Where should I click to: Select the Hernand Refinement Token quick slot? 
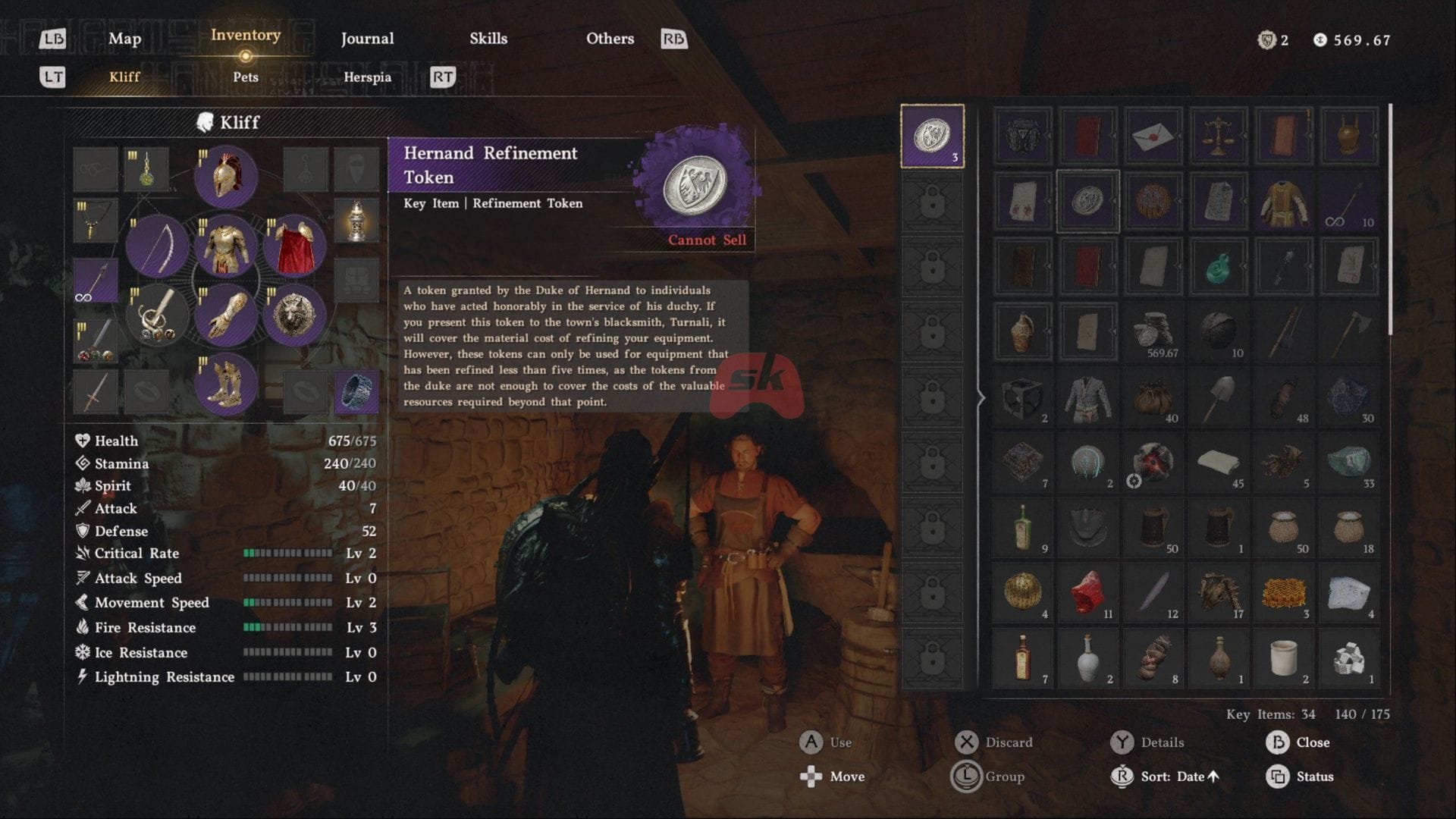tap(932, 136)
